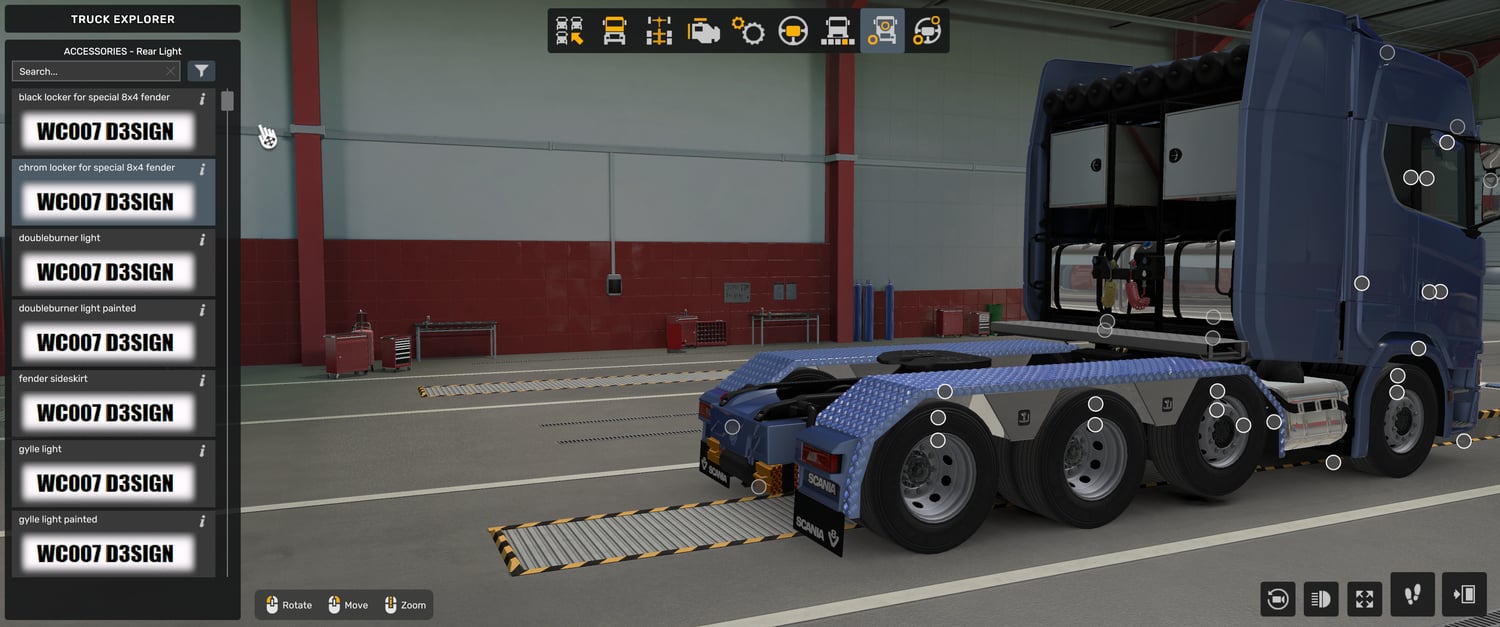Switch to the yellow cabin tab

[614, 31]
